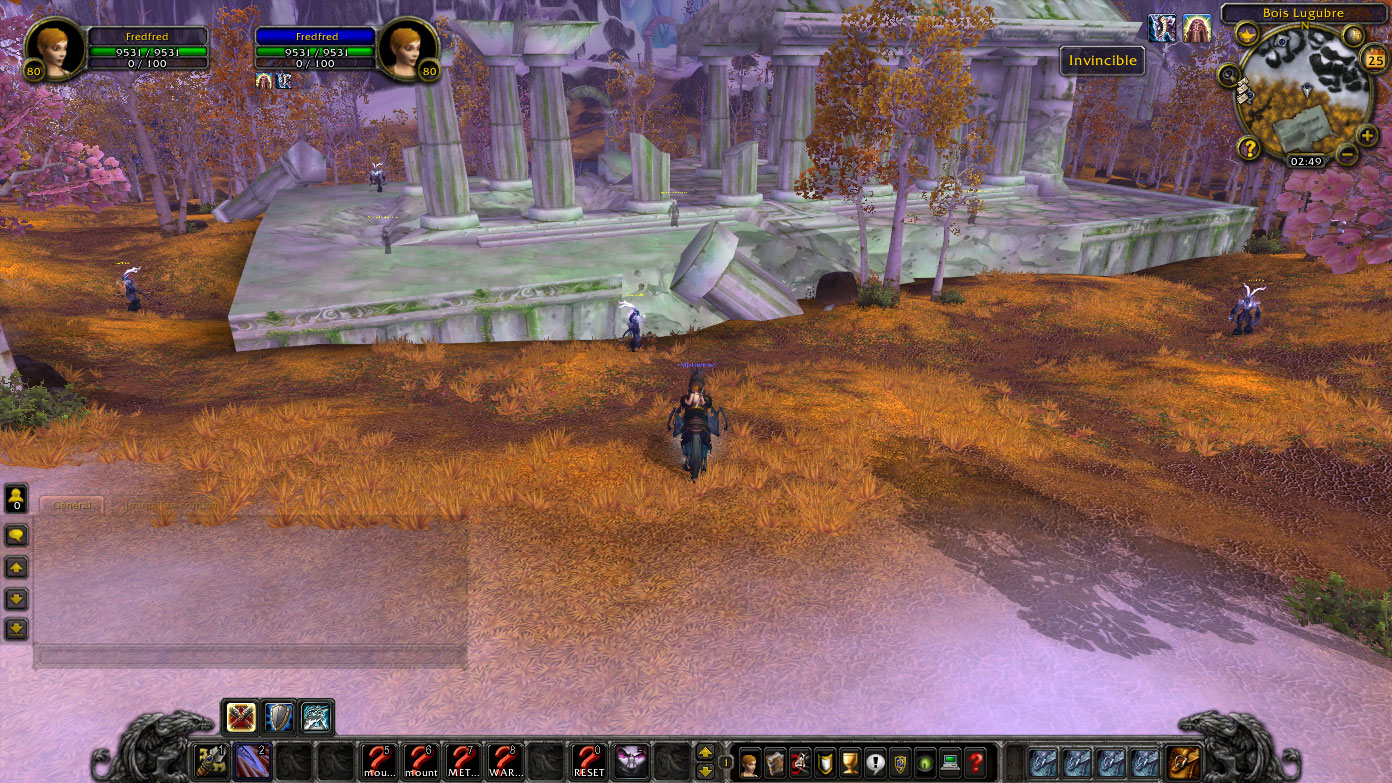This screenshot has height=783, width=1392.
Task: Trigger the macro labeled WAR
Action: (x=505, y=762)
